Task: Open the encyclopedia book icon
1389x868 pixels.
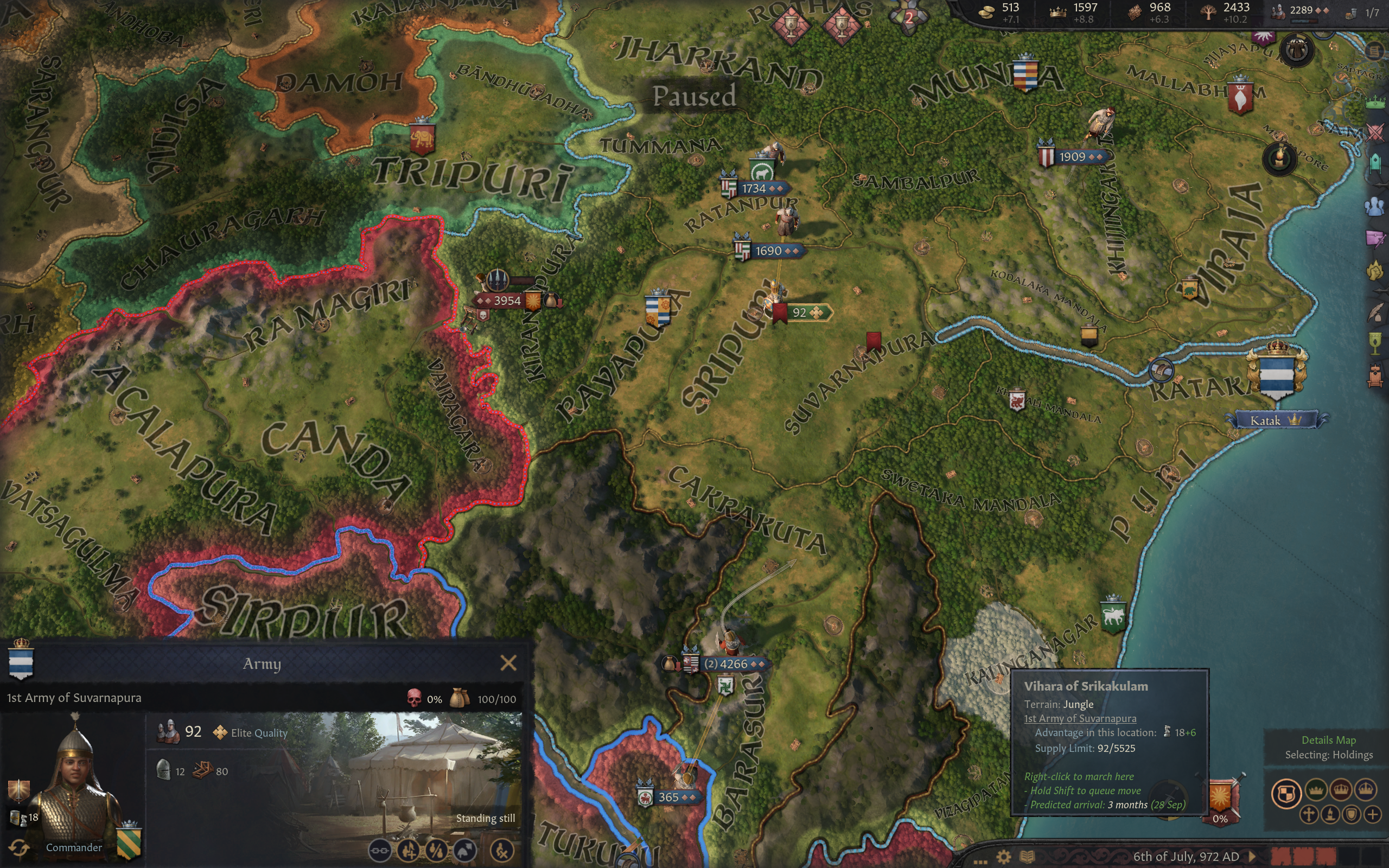Action: 1028,857
